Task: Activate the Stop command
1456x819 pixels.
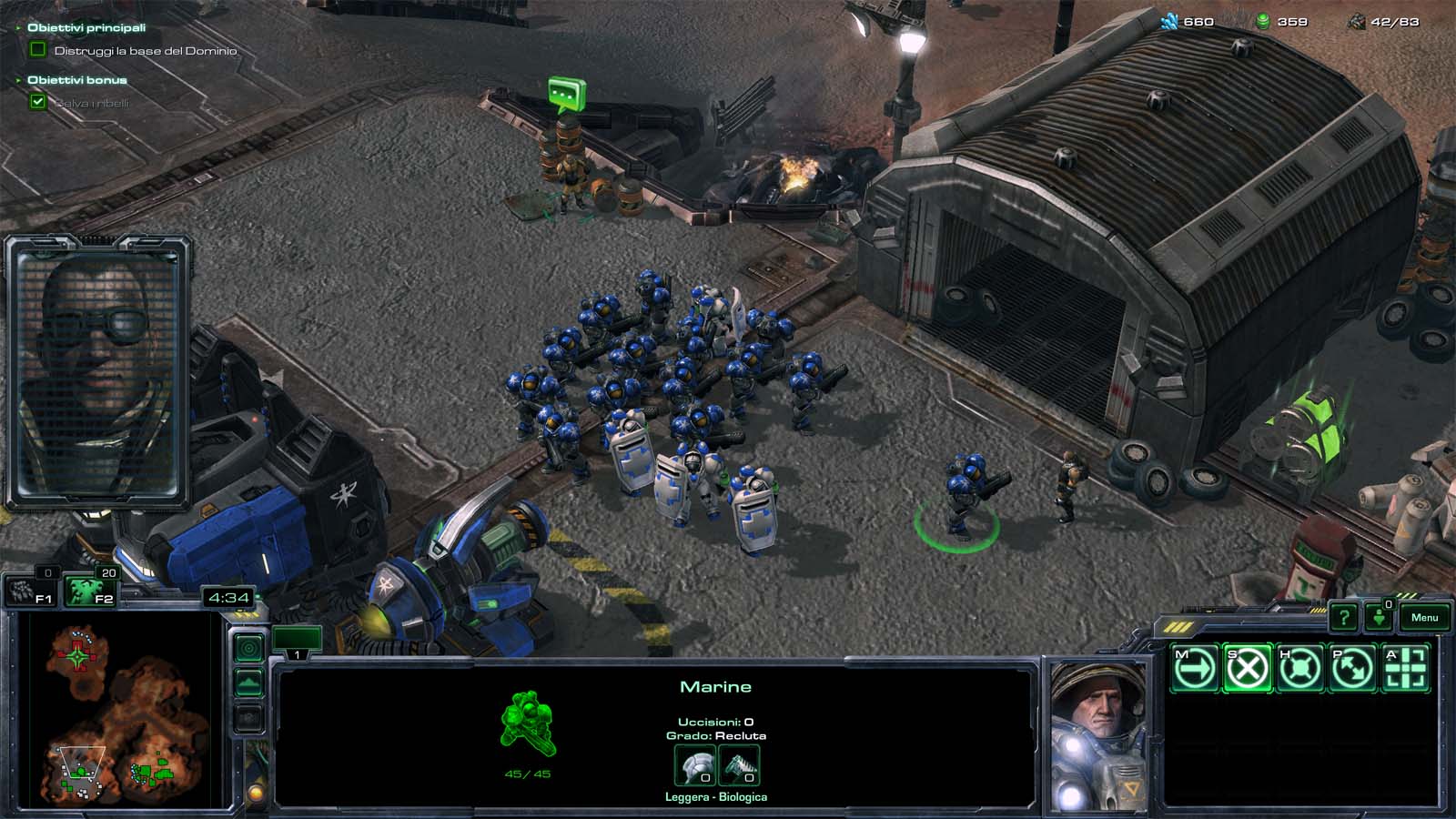Action: coord(1247,669)
